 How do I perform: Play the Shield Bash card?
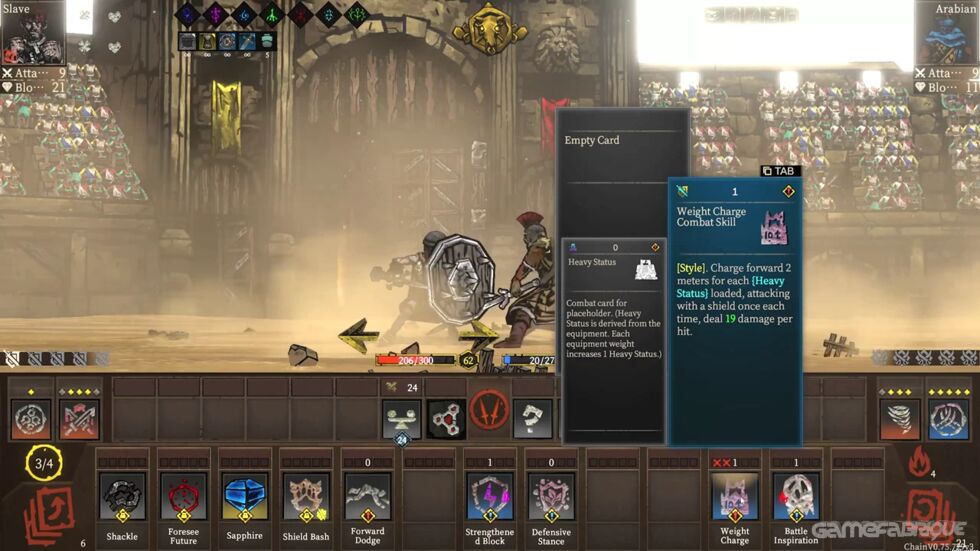tap(306, 497)
